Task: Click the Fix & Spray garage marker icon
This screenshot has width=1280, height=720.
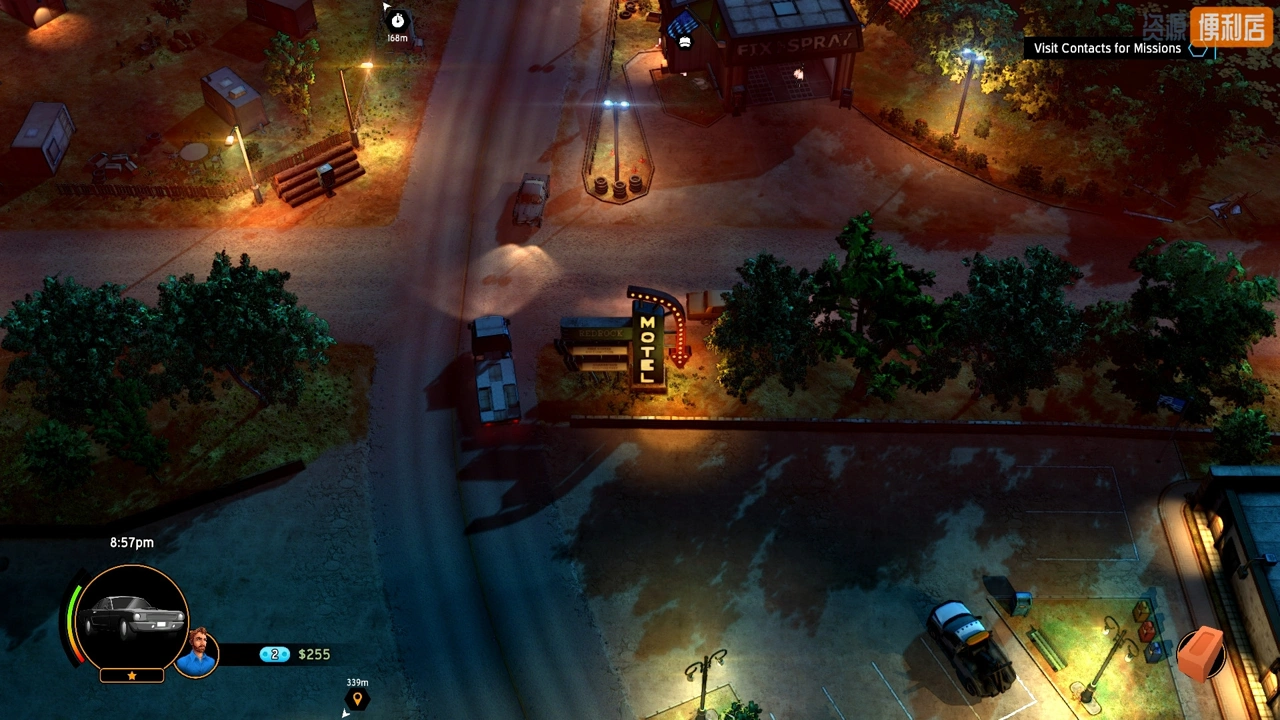Action: coord(684,41)
